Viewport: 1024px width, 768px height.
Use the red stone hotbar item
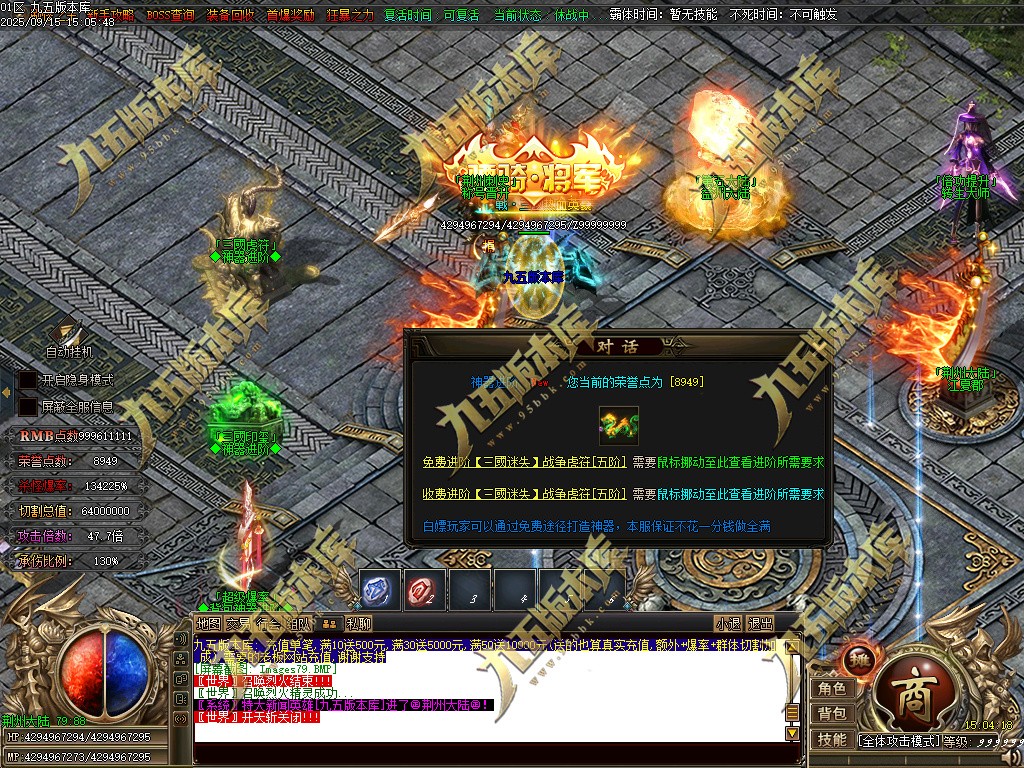[425, 590]
